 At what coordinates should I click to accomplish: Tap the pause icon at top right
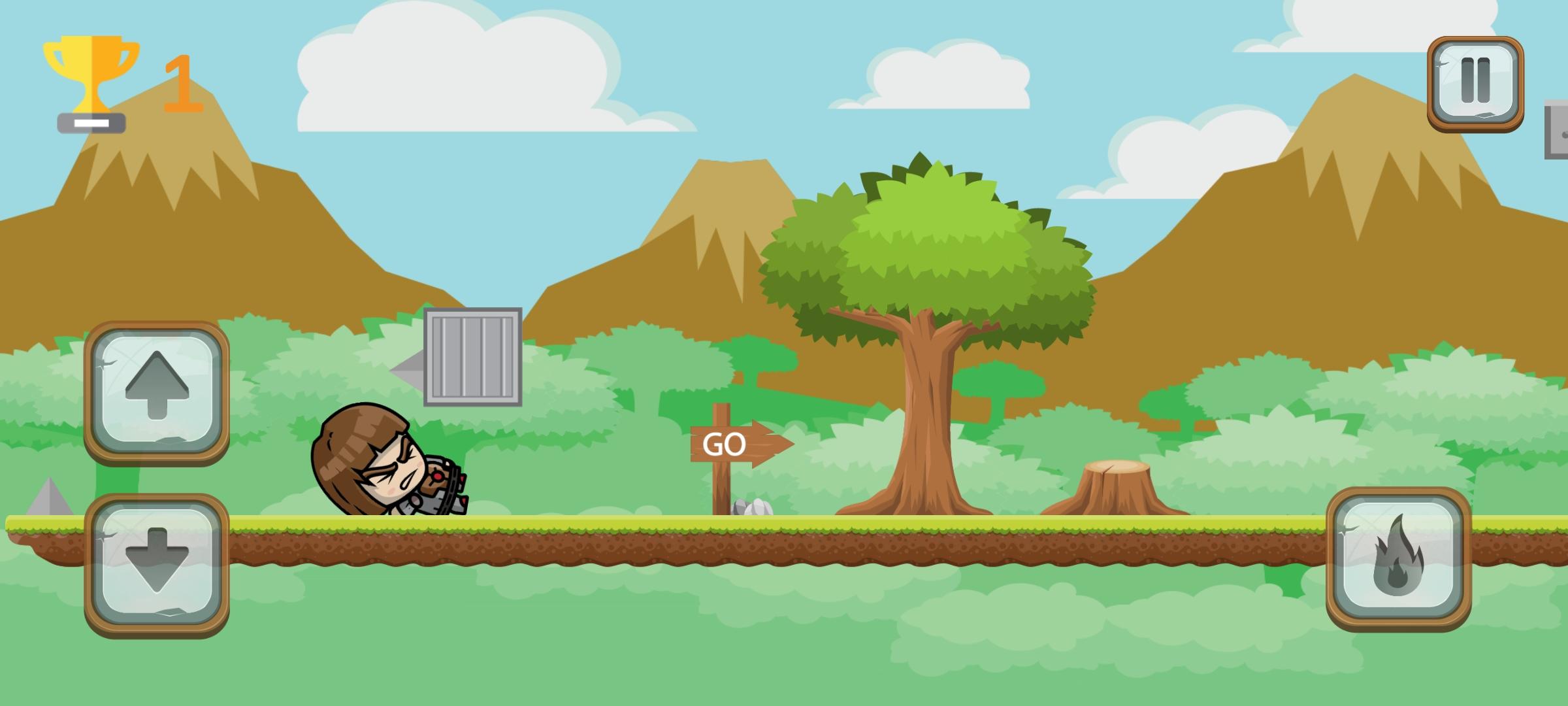pyautogui.click(x=1475, y=82)
